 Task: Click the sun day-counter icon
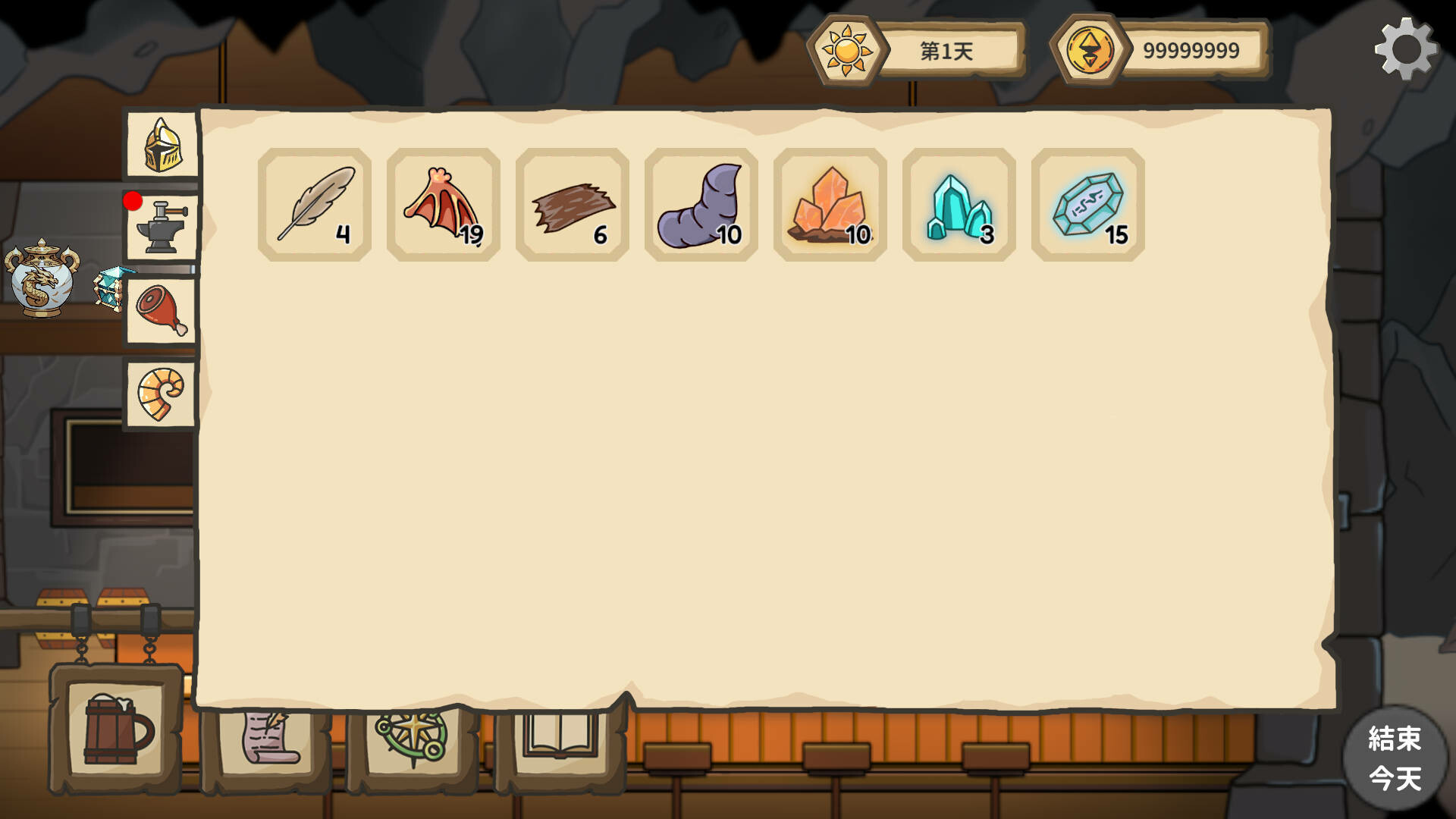click(x=849, y=50)
